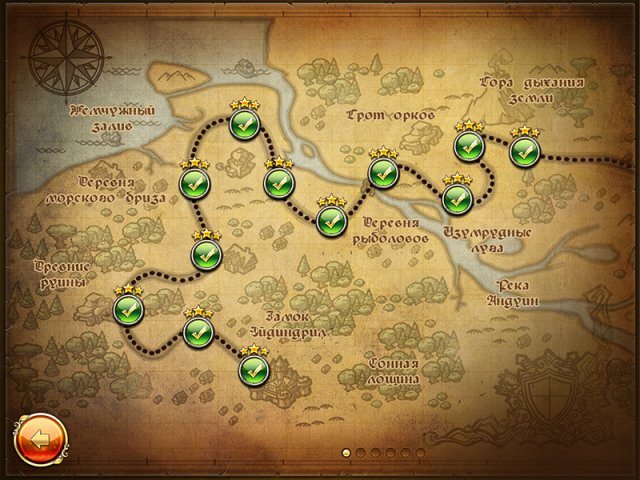Go back with the orange arrow button
Screen dimensions: 640x480
[39, 438]
